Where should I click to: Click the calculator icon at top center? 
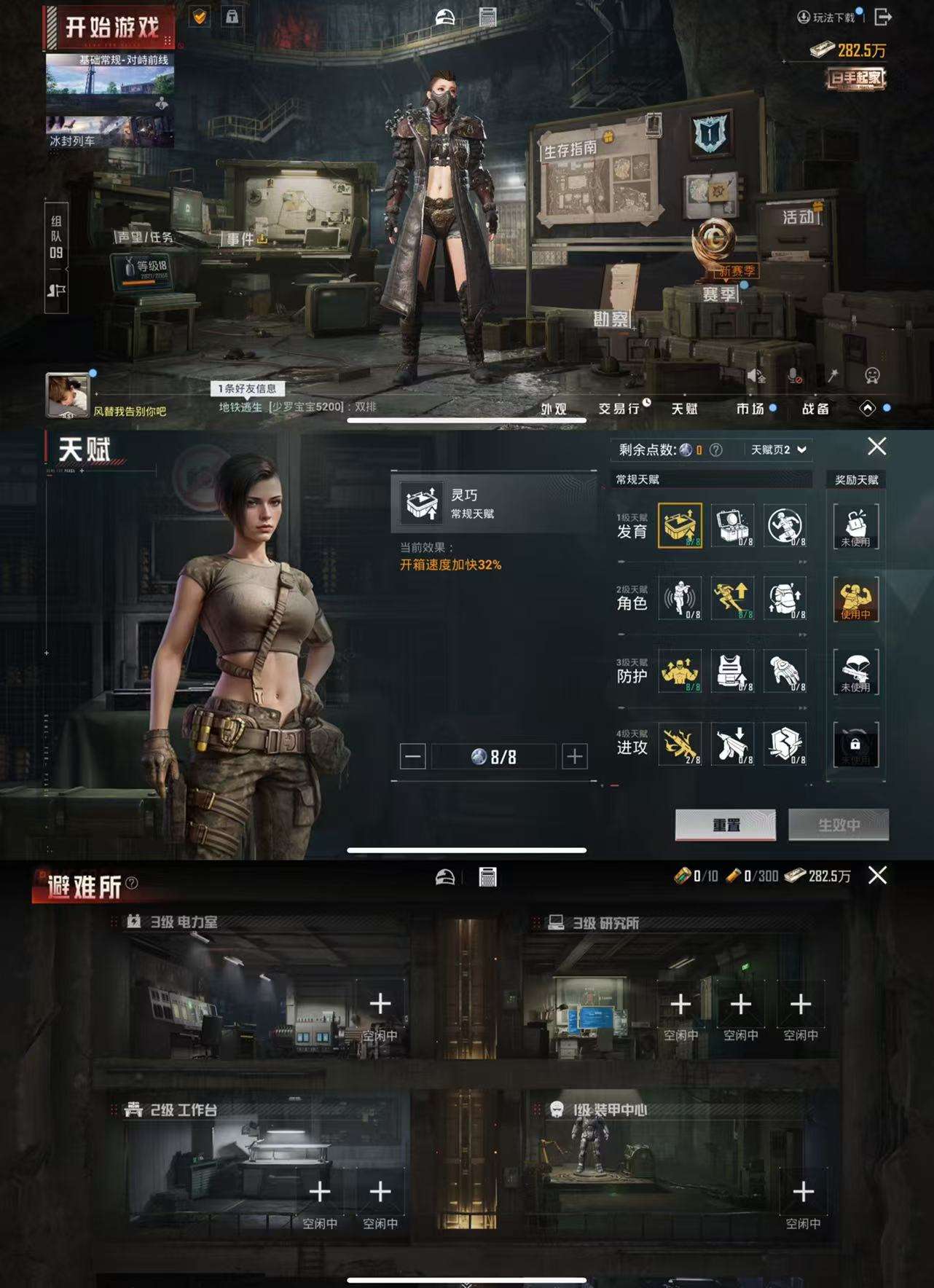point(490,16)
